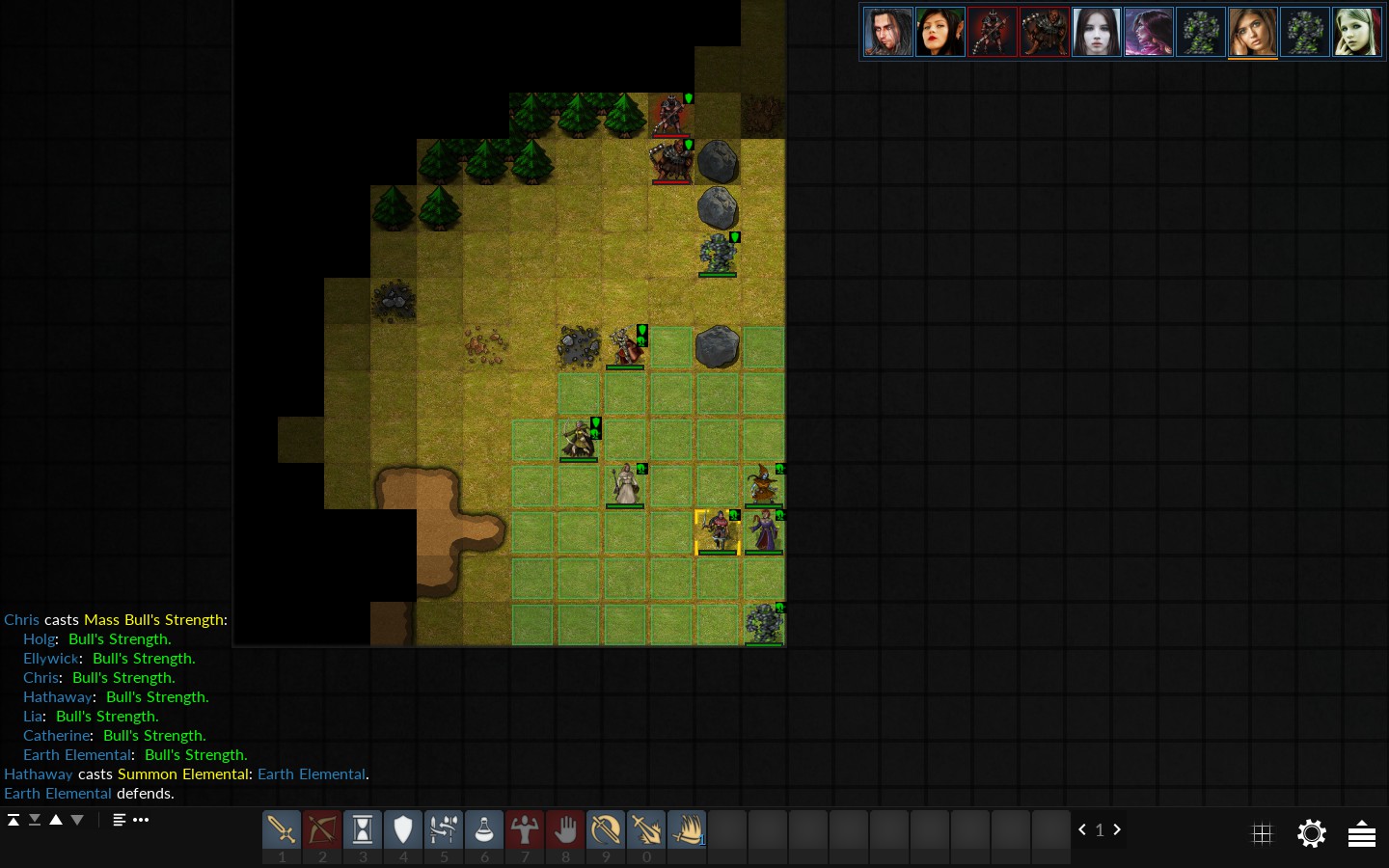Select the long dark-haired man portrait
Image resolution: width=1389 pixels, height=868 pixels.
(x=888, y=32)
